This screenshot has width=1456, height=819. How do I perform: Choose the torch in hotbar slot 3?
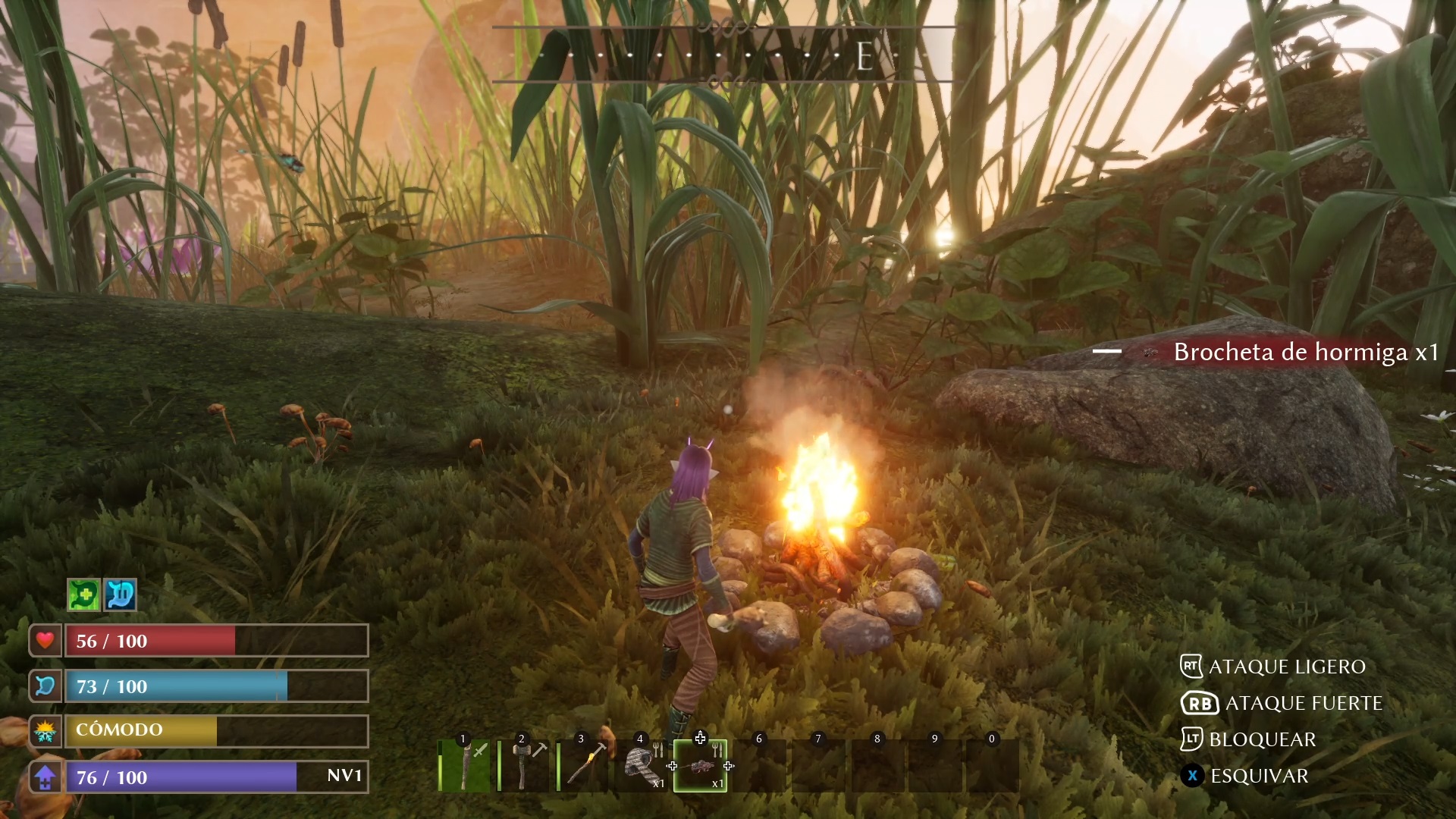pos(584,766)
